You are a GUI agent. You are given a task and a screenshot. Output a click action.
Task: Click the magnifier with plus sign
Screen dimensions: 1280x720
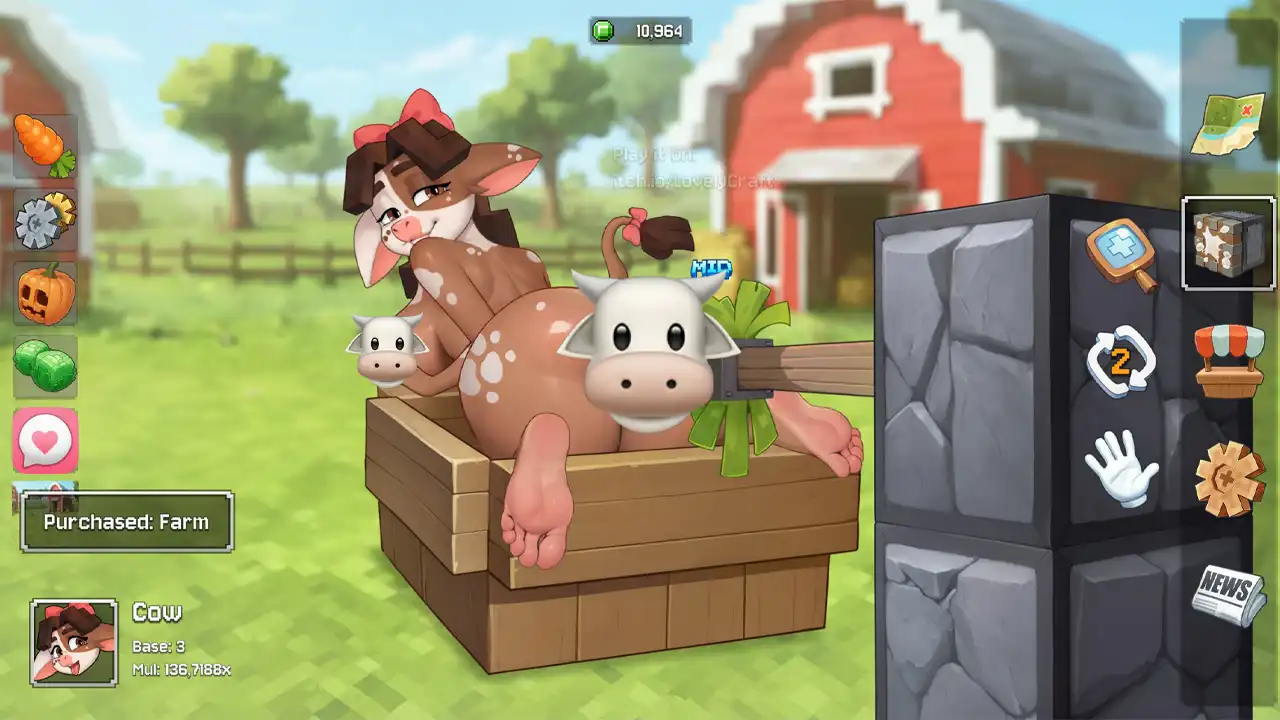[1122, 254]
